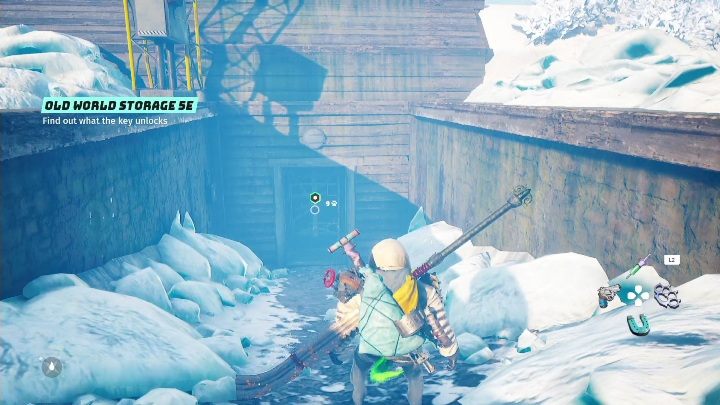Click the round flame icon in the corner
Screen dimensions: 720x405
point(51,367)
